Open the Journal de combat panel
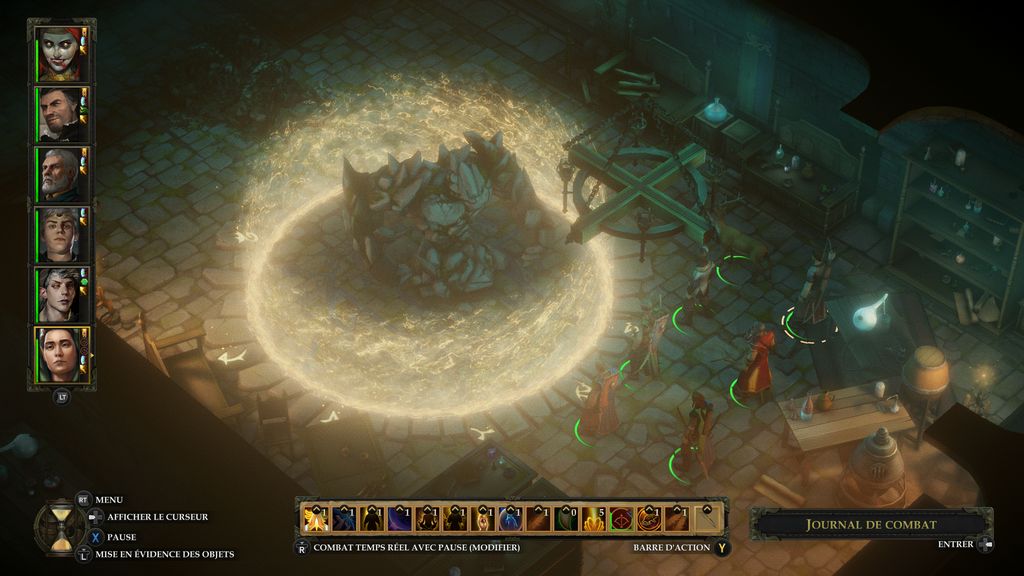This screenshot has height=576, width=1024. coord(871,524)
